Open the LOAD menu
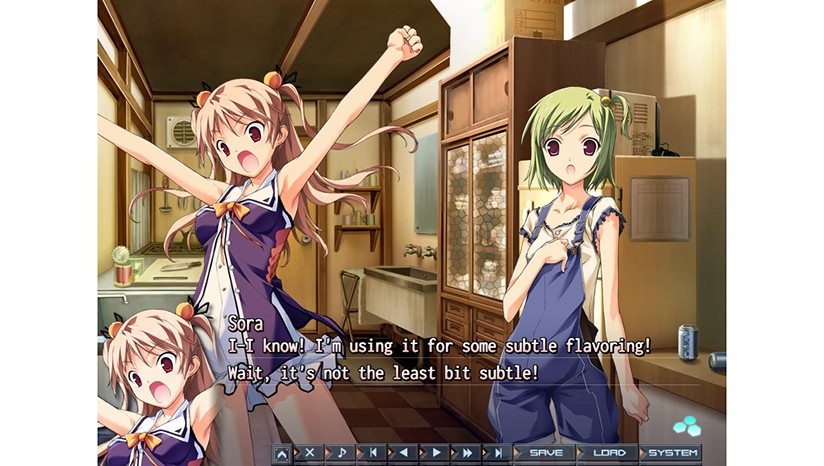 click(x=609, y=453)
